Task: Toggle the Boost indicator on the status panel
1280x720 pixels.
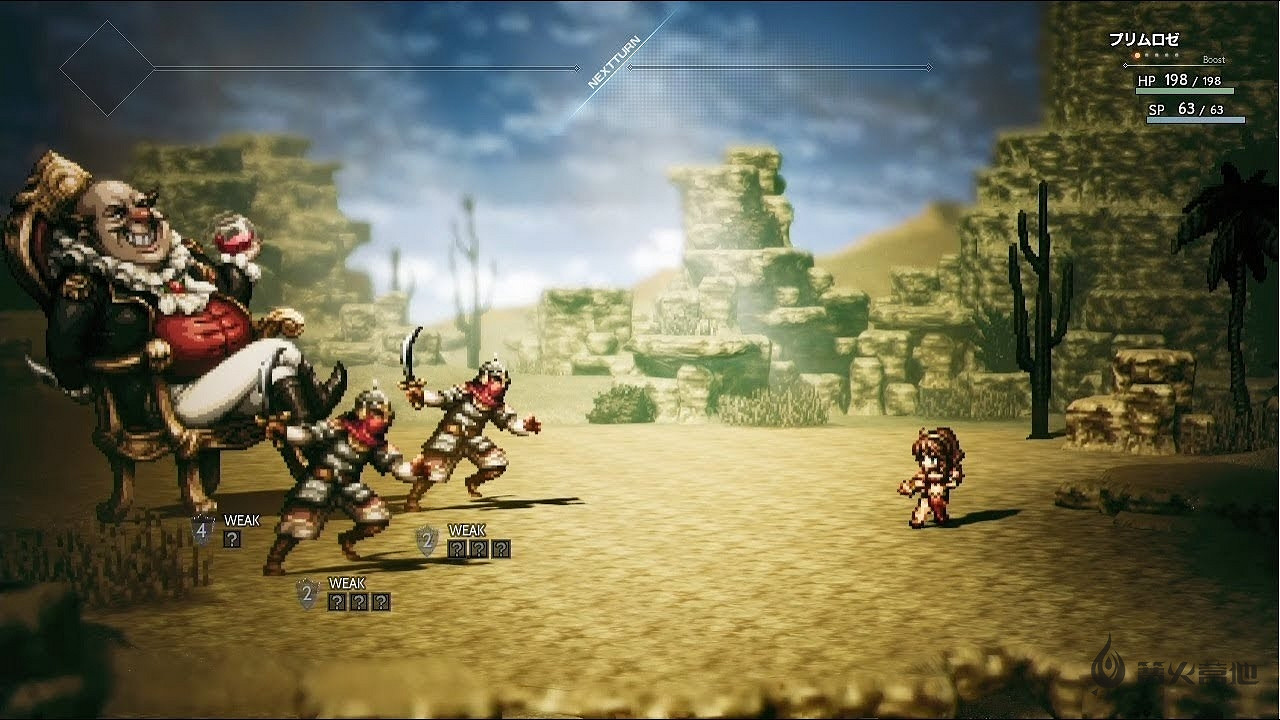Action: coord(1214,59)
